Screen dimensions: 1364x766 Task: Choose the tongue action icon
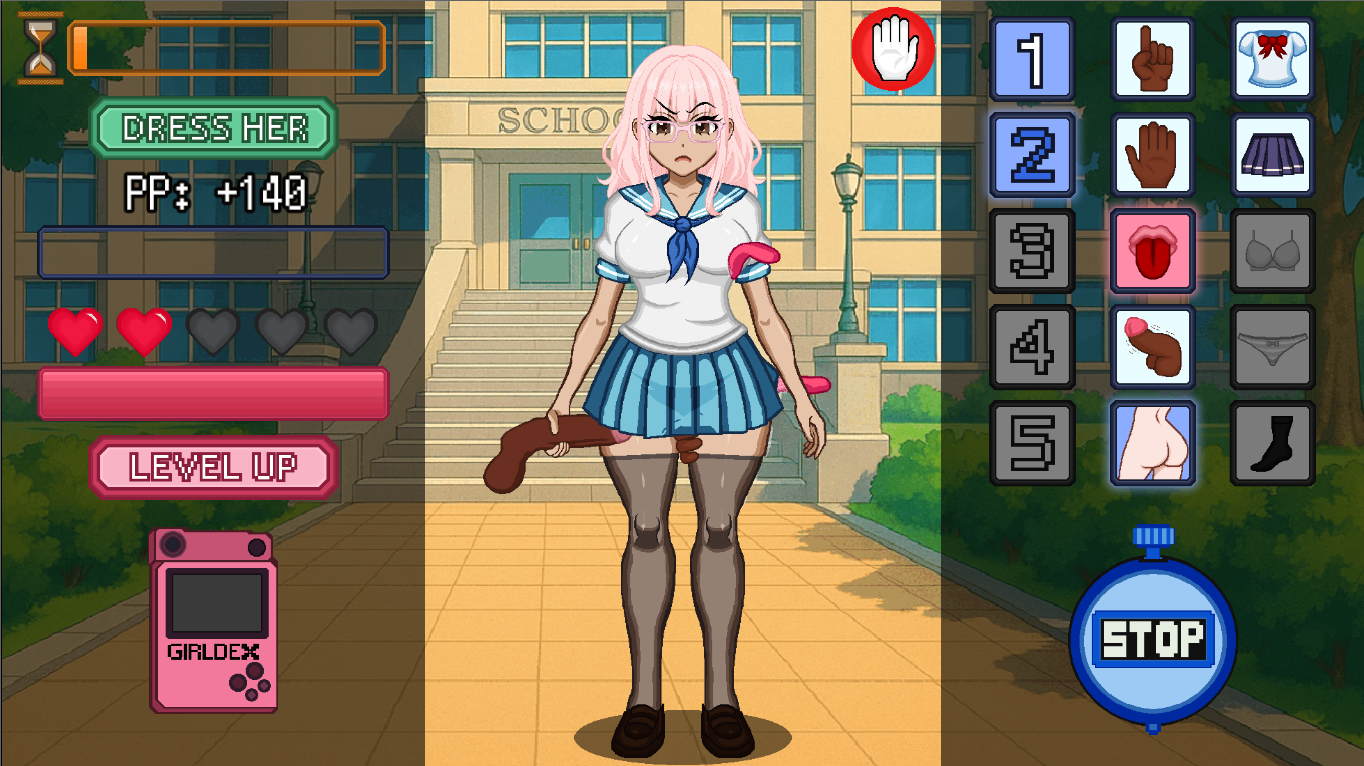(1152, 251)
